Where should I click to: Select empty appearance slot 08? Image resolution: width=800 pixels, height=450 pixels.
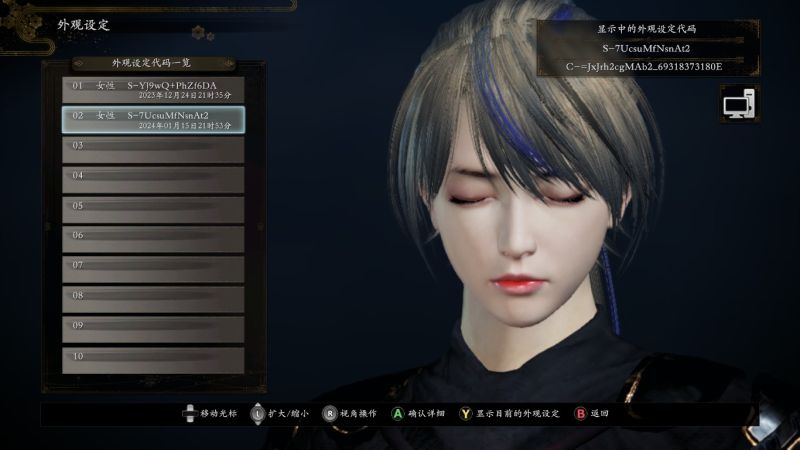point(153,300)
